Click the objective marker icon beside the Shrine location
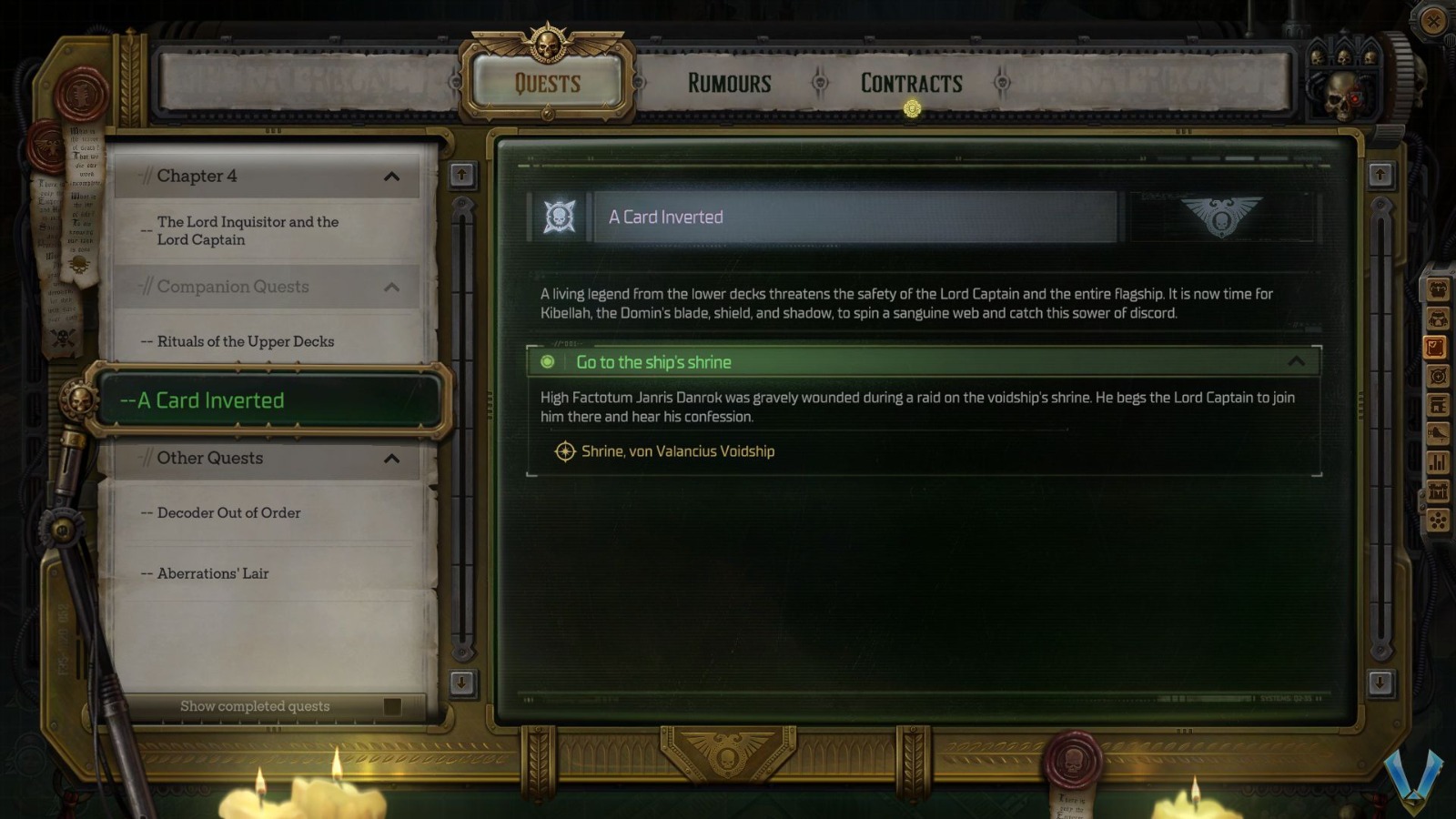 coord(564,450)
